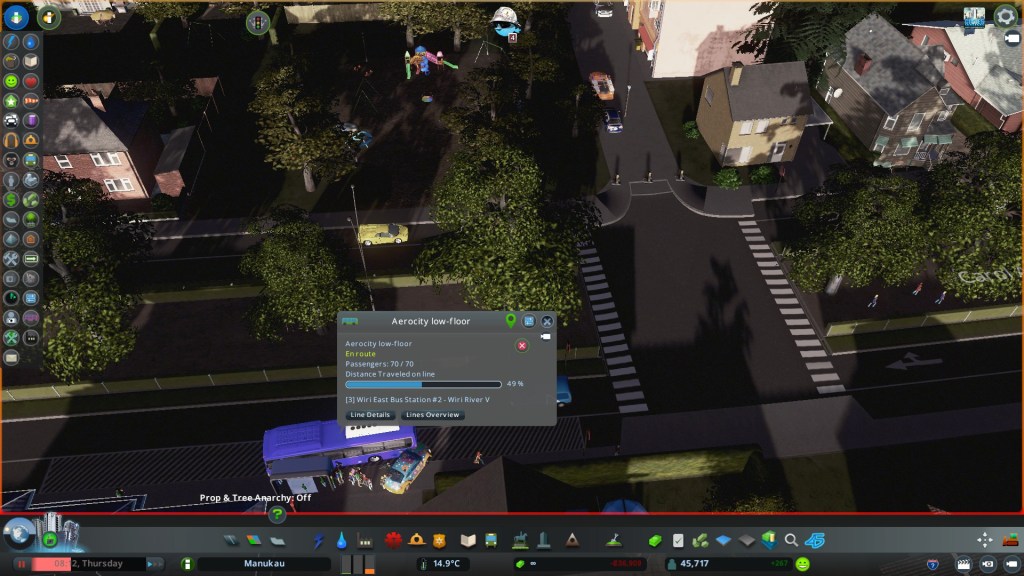This screenshot has height=576, width=1024.
Task: Remove the vehicle with the red X button
Action: (x=522, y=346)
